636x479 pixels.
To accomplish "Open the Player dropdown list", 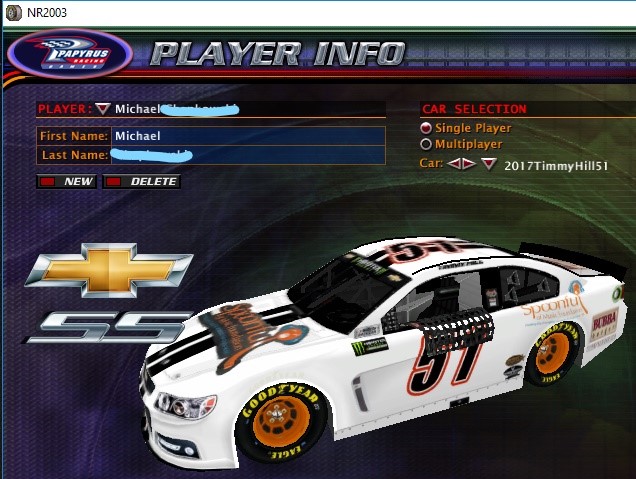I will click(x=103, y=108).
